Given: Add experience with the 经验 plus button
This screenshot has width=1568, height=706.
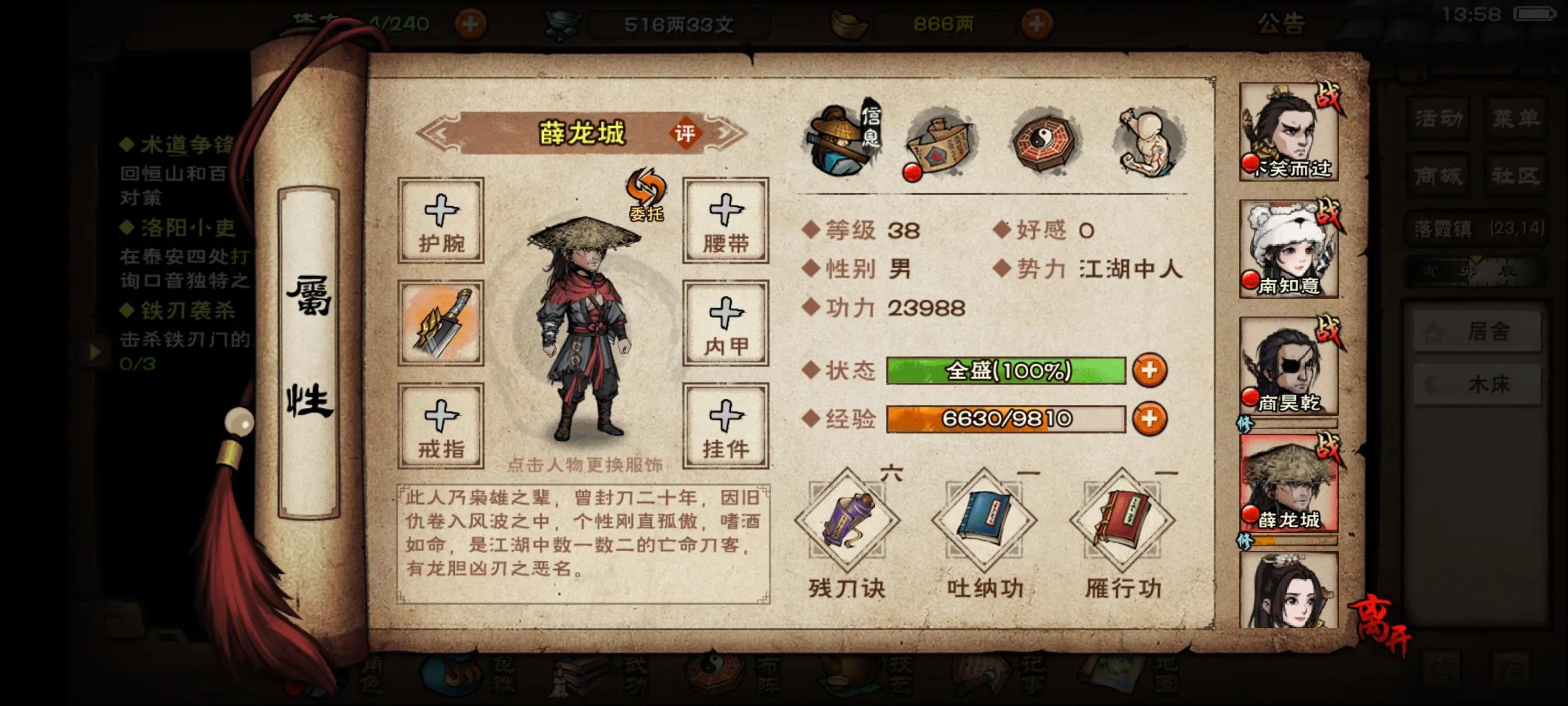Looking at the screenshot, I should pos(1149,419).
